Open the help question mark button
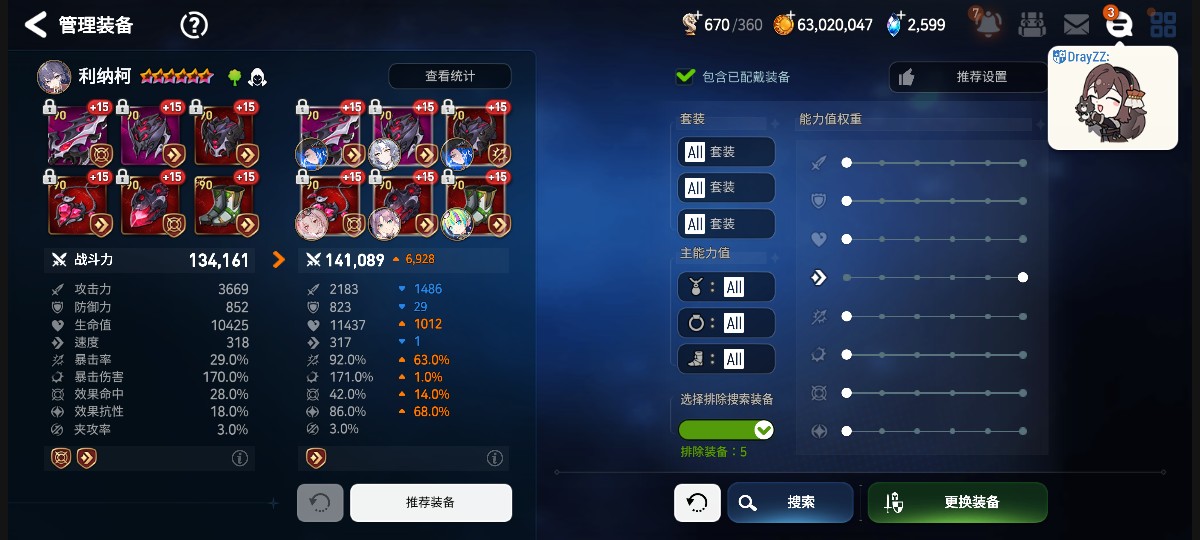Viewport: 1200px width, 540px height. point(193,25)
